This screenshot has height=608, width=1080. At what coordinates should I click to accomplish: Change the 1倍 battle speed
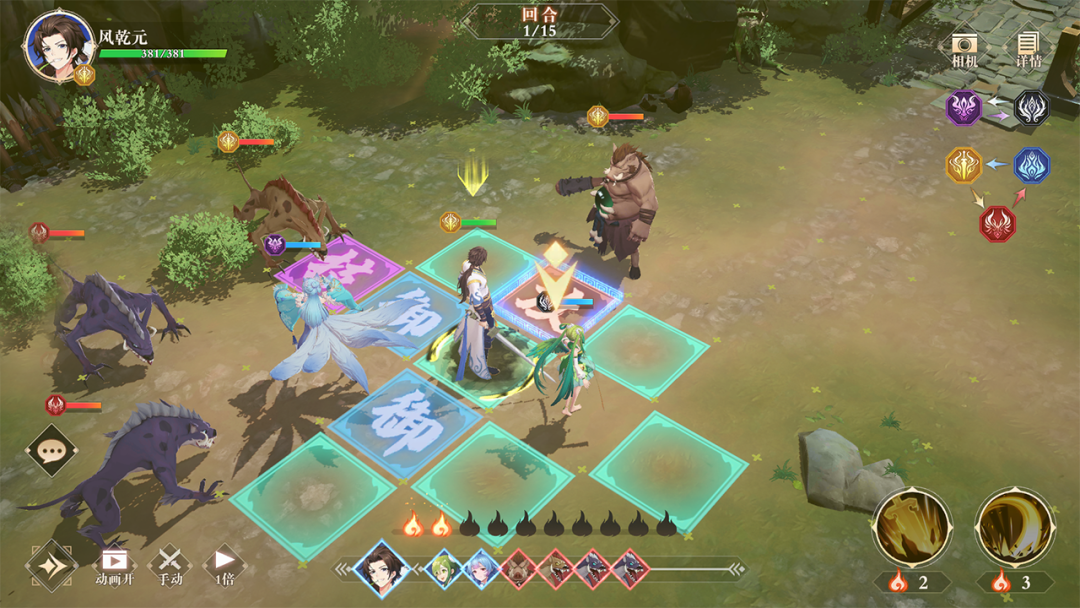[x=225, y=566]
